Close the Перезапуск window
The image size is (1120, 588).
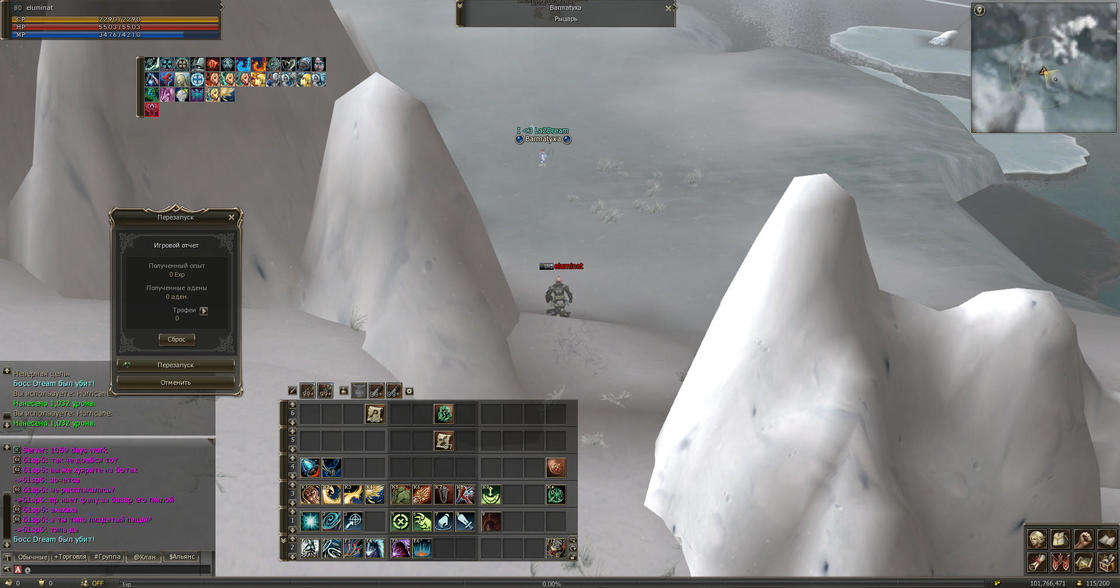coord(231,217)
